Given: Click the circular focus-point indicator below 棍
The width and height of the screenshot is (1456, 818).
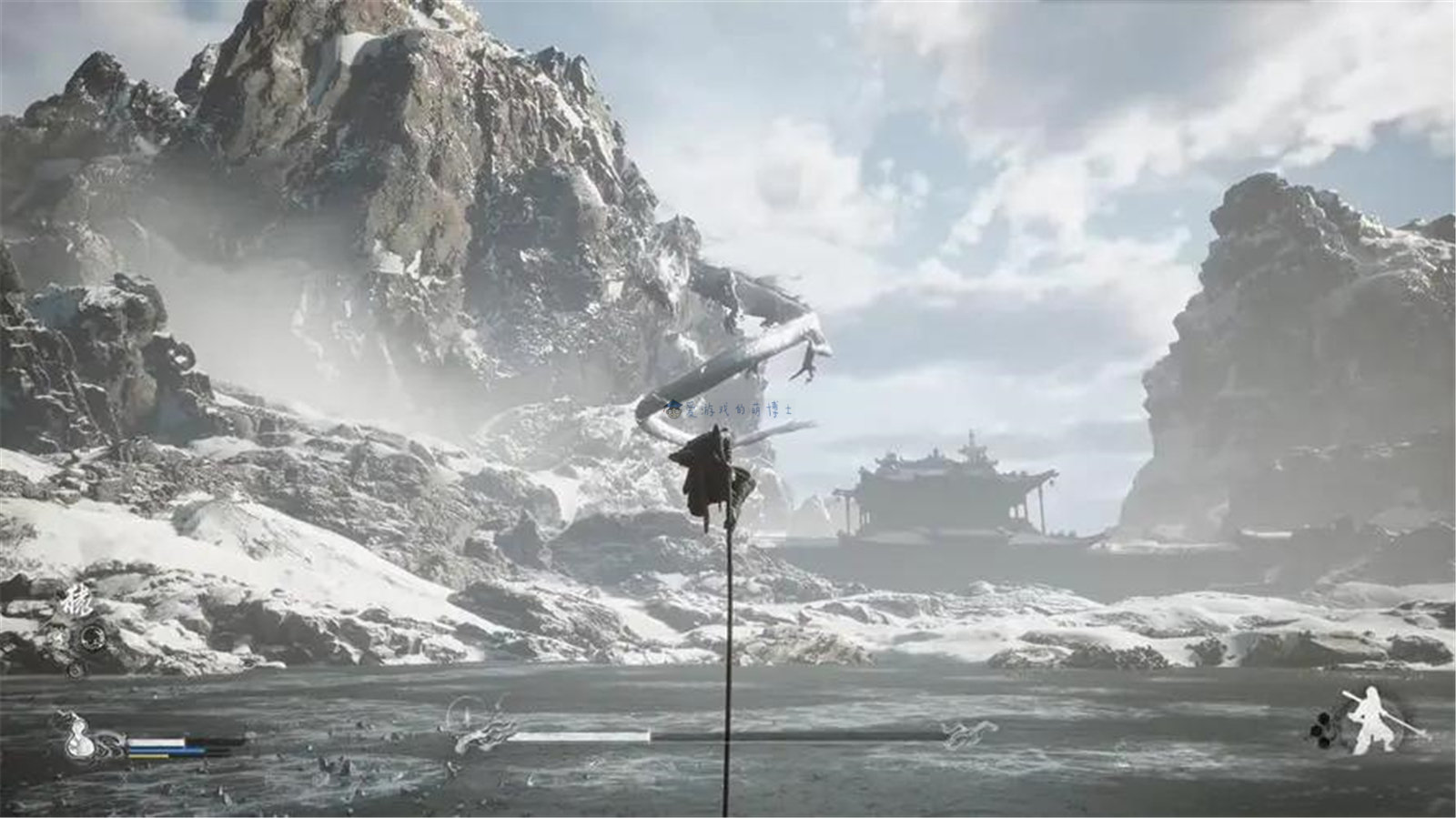Looking at the screenshot, I should (92, 637).
